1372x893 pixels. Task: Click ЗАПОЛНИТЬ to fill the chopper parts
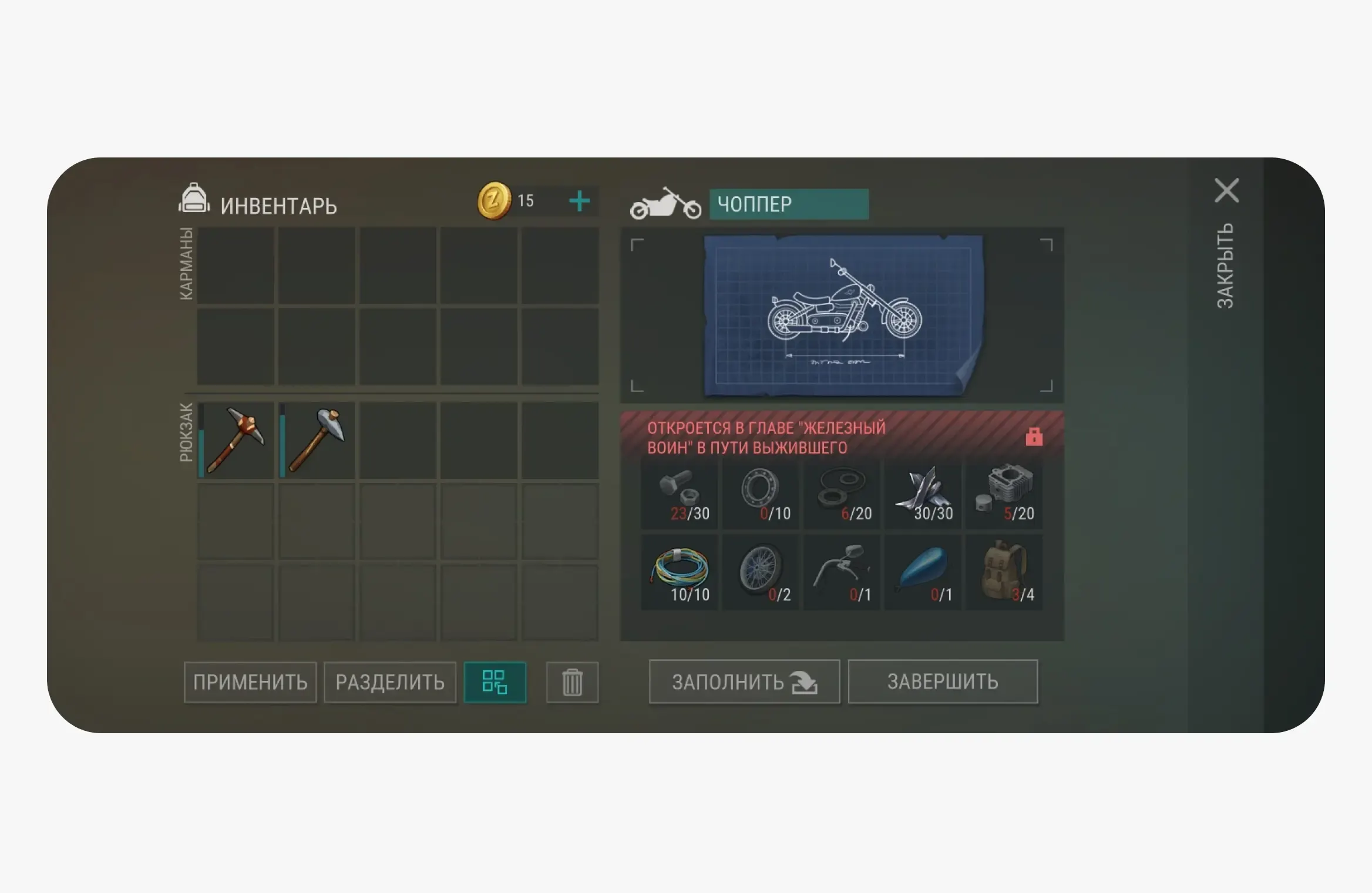pyautogui.click(x=744, y=682)
